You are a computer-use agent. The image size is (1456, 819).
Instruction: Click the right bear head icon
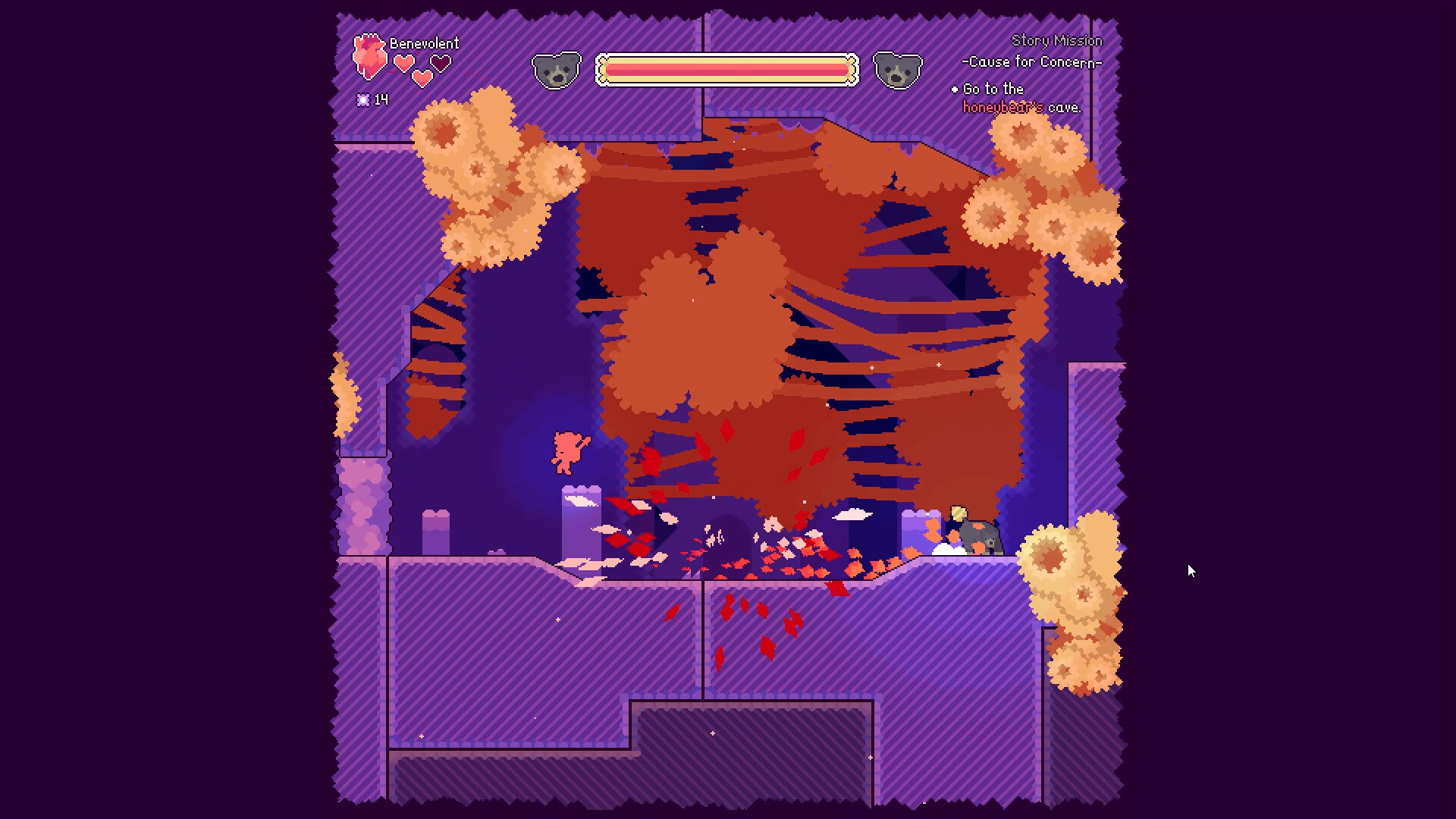tap(898, 68)
